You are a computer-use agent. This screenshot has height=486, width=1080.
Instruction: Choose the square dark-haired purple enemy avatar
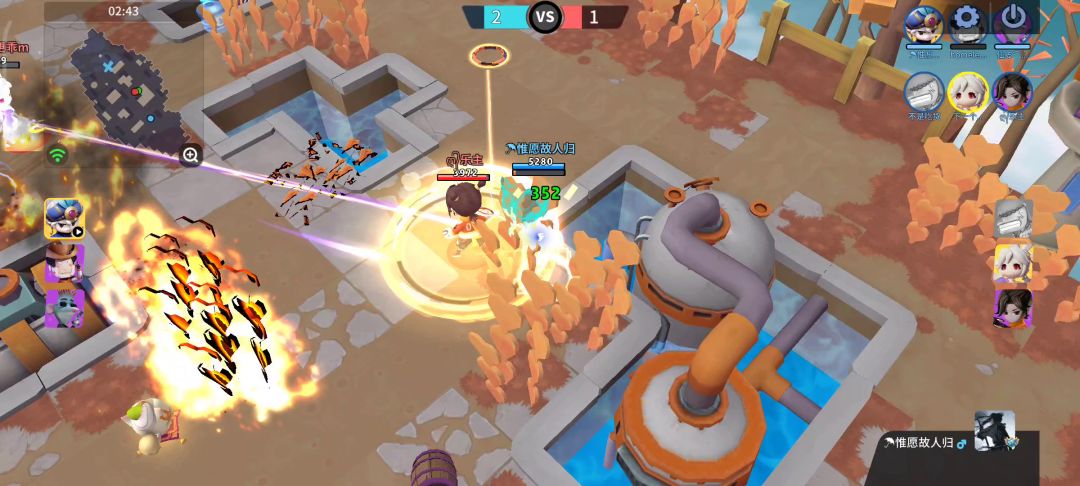click(x=1012, y=308)
